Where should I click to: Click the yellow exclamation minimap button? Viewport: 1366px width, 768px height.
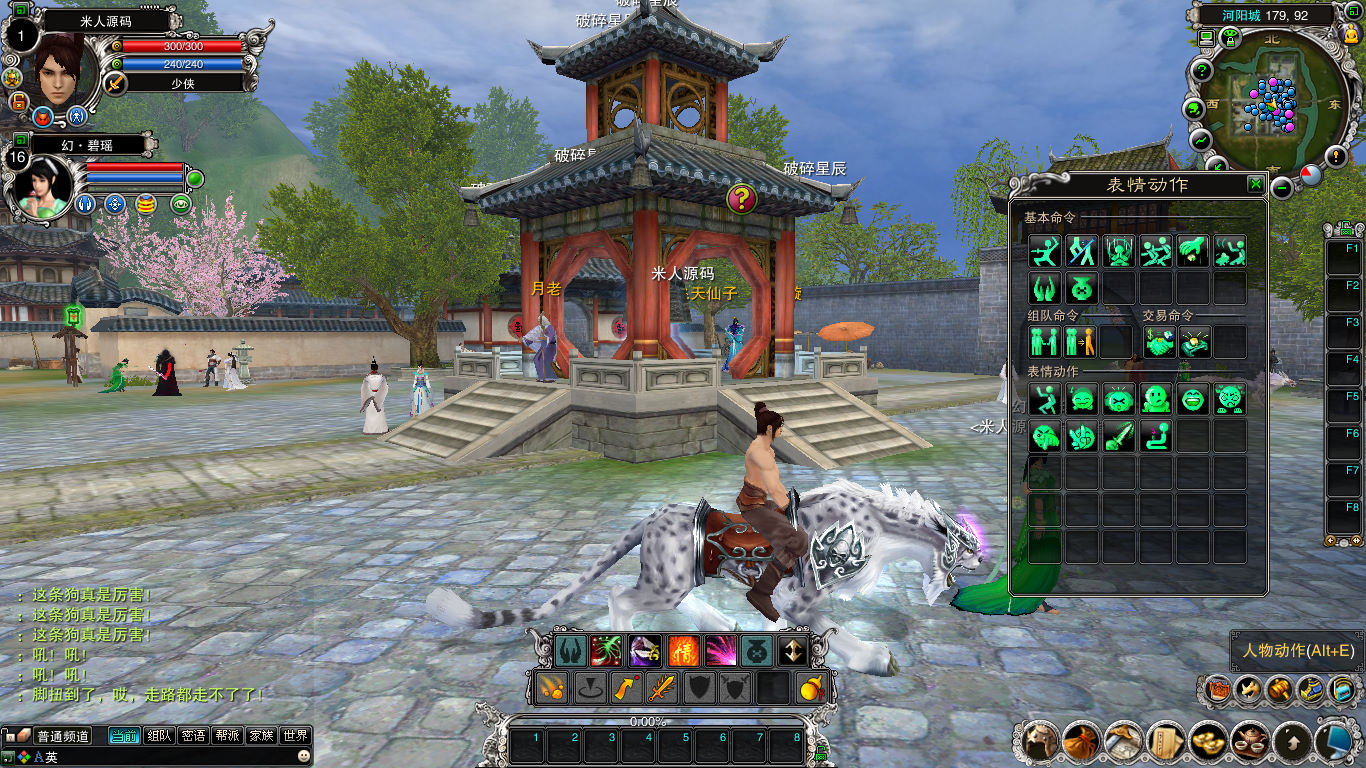(x=1336, y=156)
